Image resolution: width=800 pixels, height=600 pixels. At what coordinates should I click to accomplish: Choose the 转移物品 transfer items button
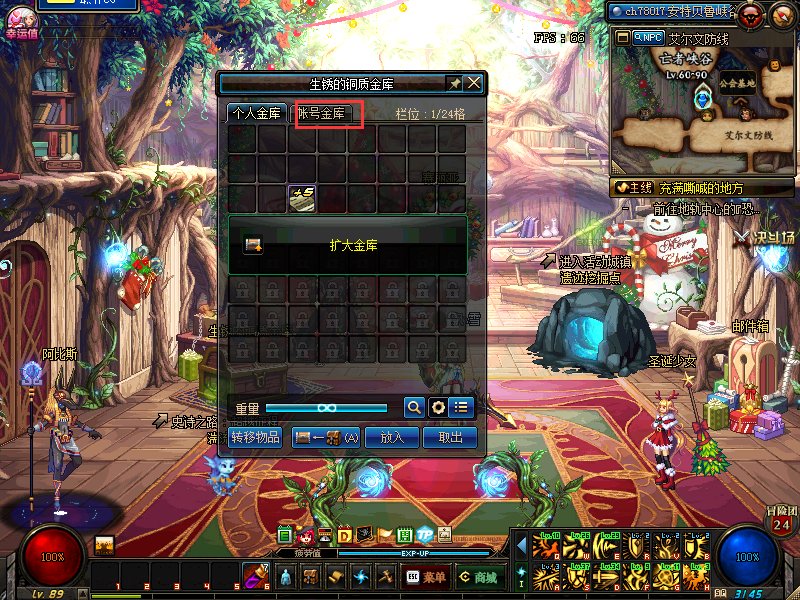255,437
